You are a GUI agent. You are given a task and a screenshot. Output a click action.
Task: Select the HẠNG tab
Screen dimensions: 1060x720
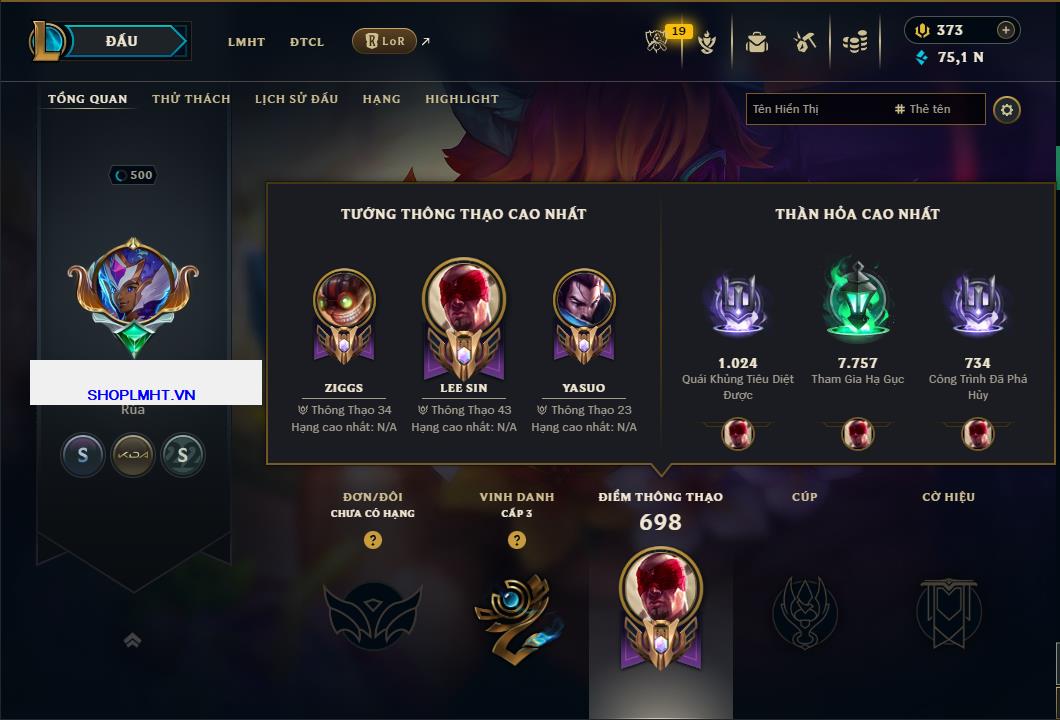(381, 99)
